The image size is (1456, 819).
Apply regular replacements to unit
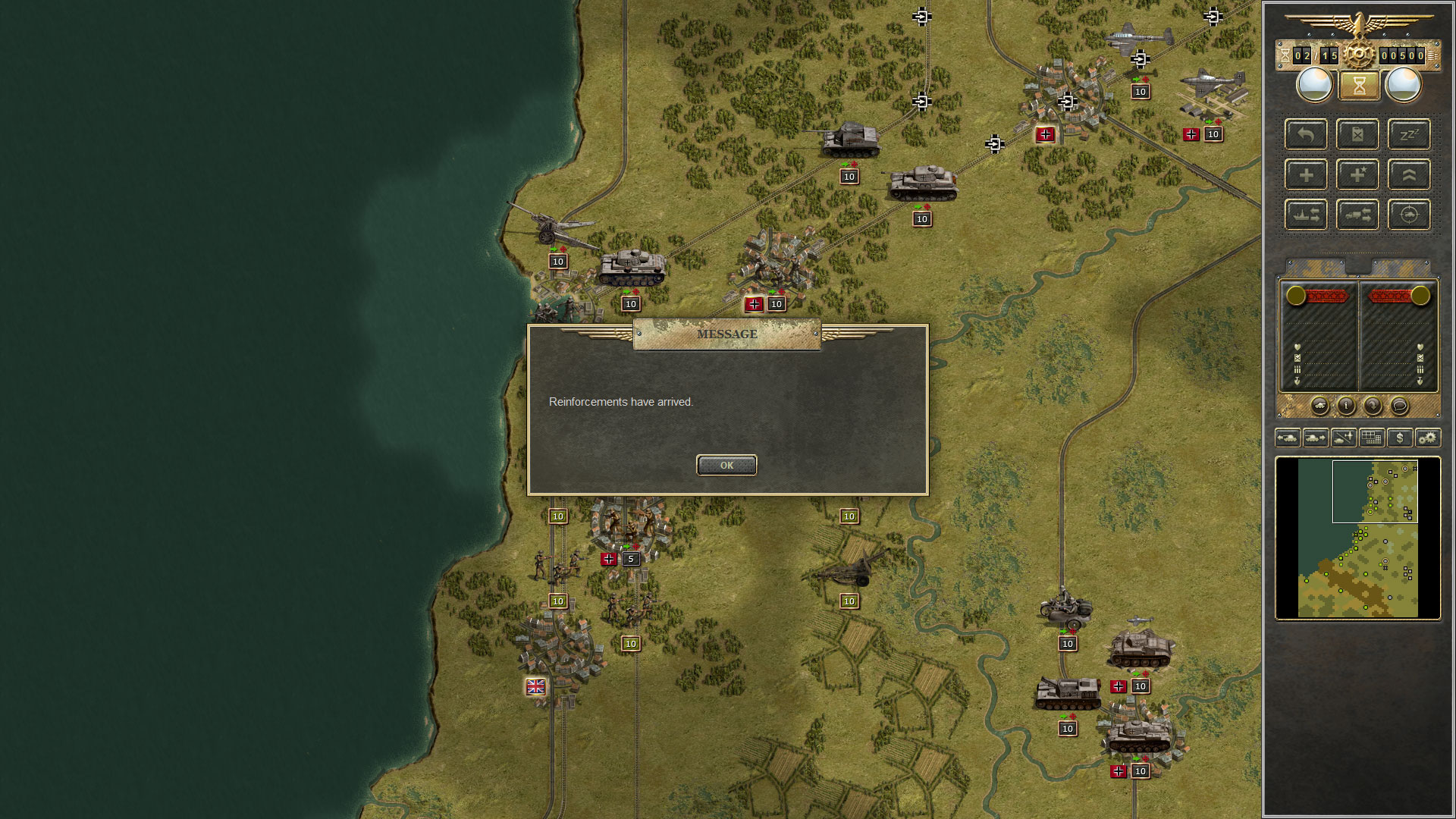point(1306,174)
